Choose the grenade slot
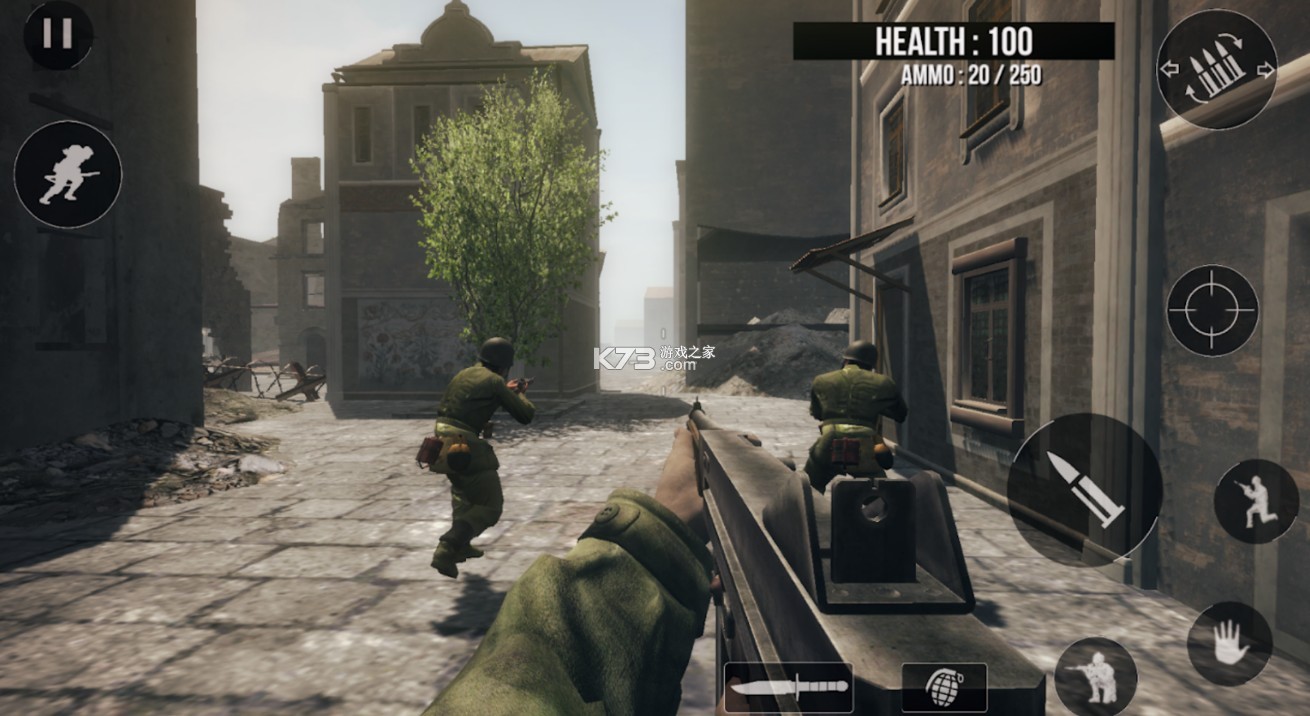The width and height of the screenshot is (1310, 716). tap(943, 687)
